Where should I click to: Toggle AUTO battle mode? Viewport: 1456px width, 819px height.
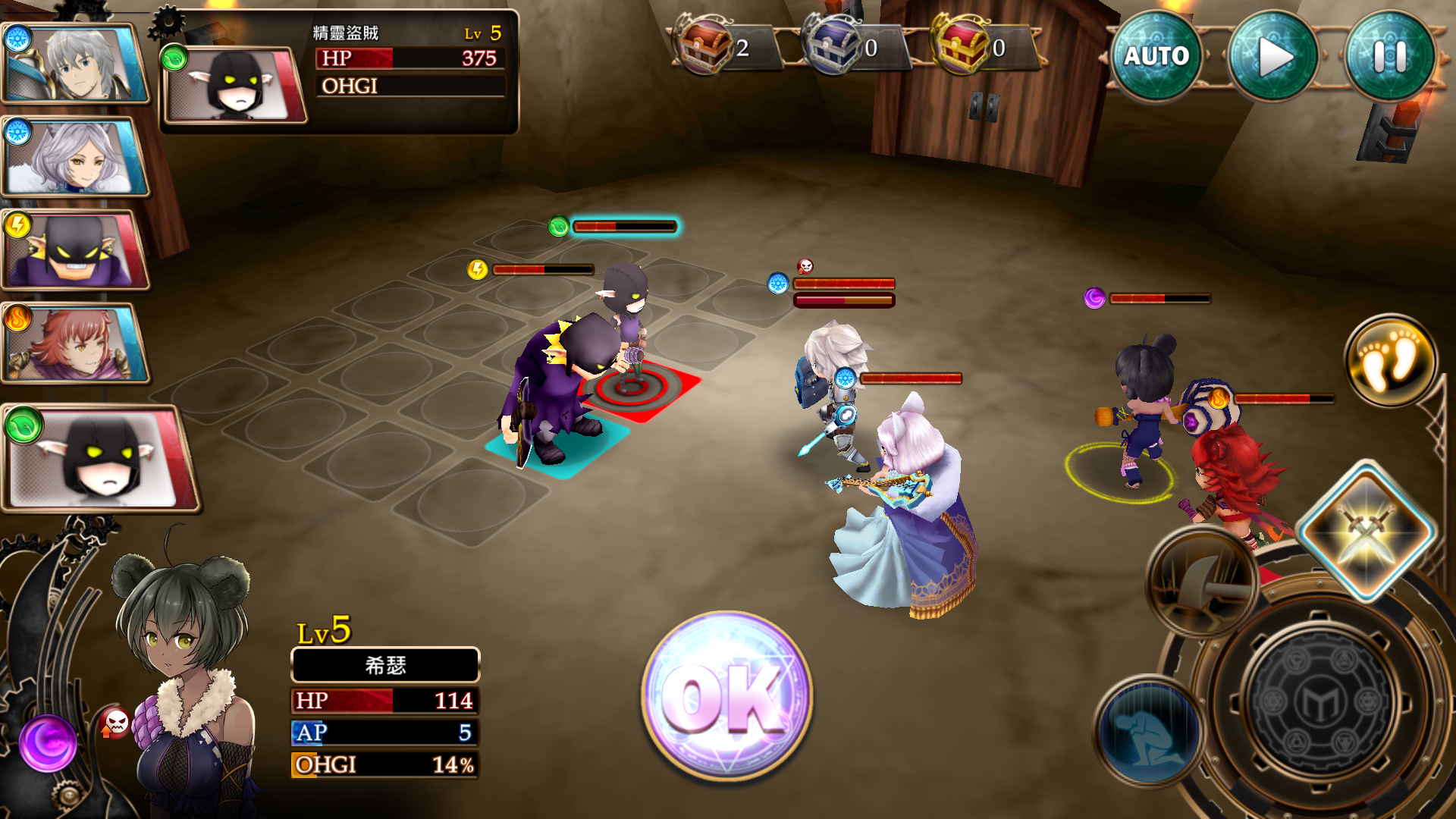[1157, 55]
